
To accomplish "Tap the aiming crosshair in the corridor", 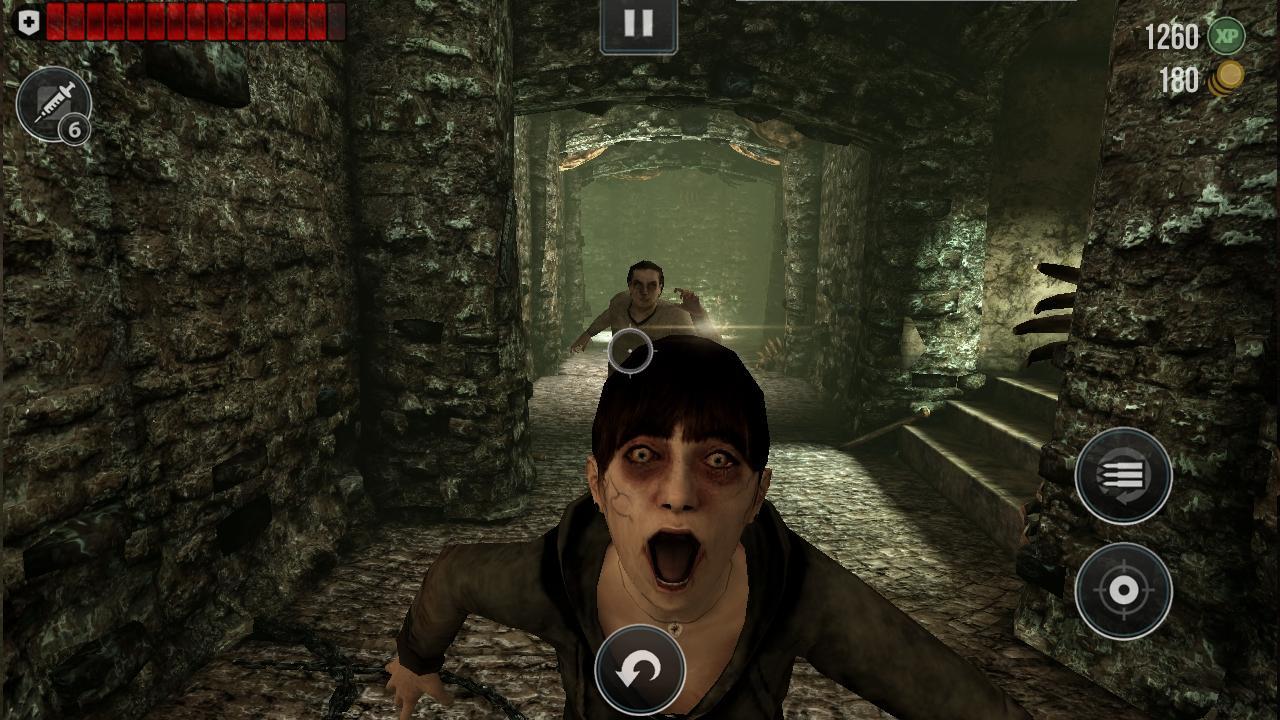I will pos(629,351).
